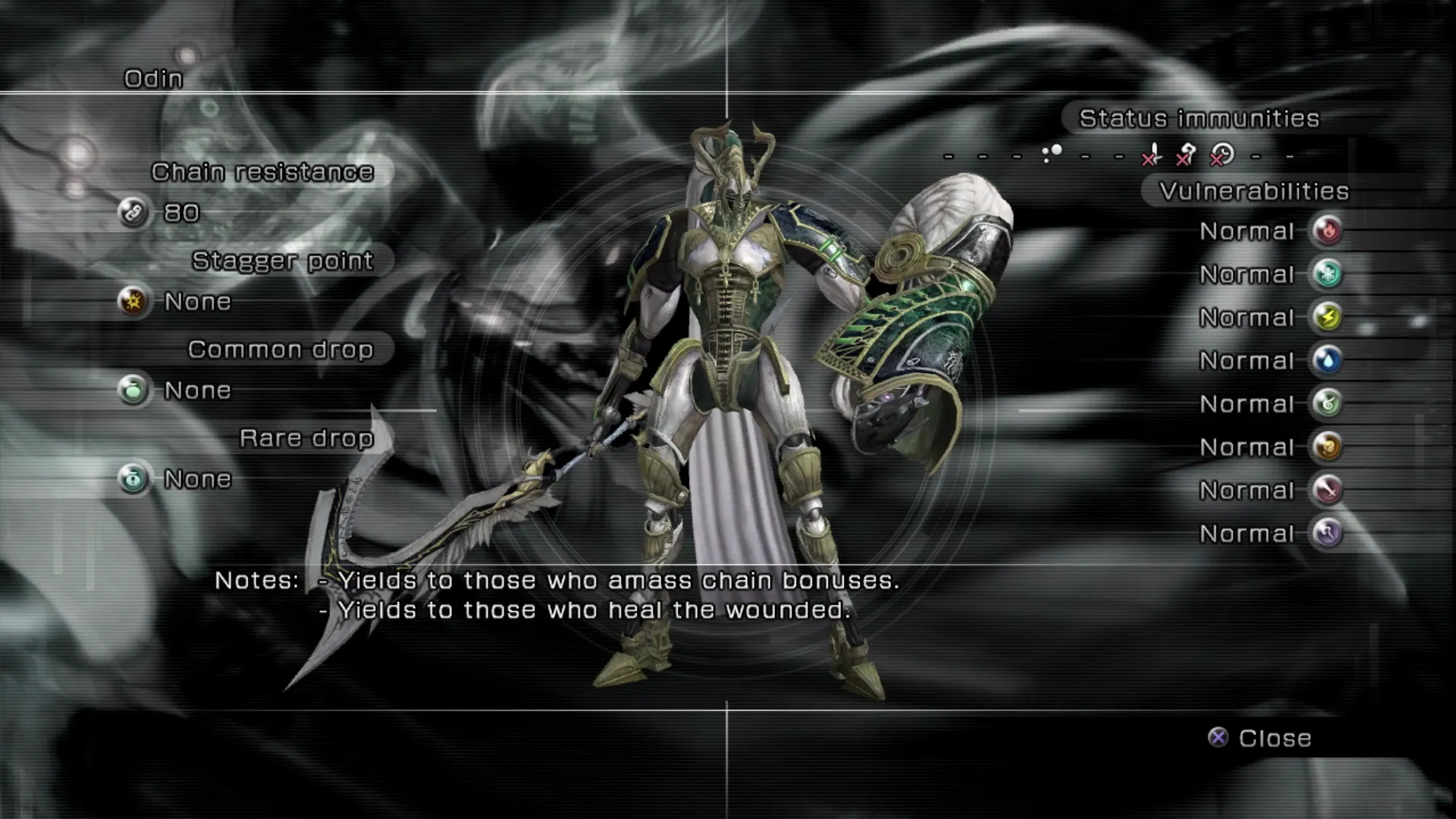
Task: Select the earth vulnerability icon
Action: (1327, 447)
